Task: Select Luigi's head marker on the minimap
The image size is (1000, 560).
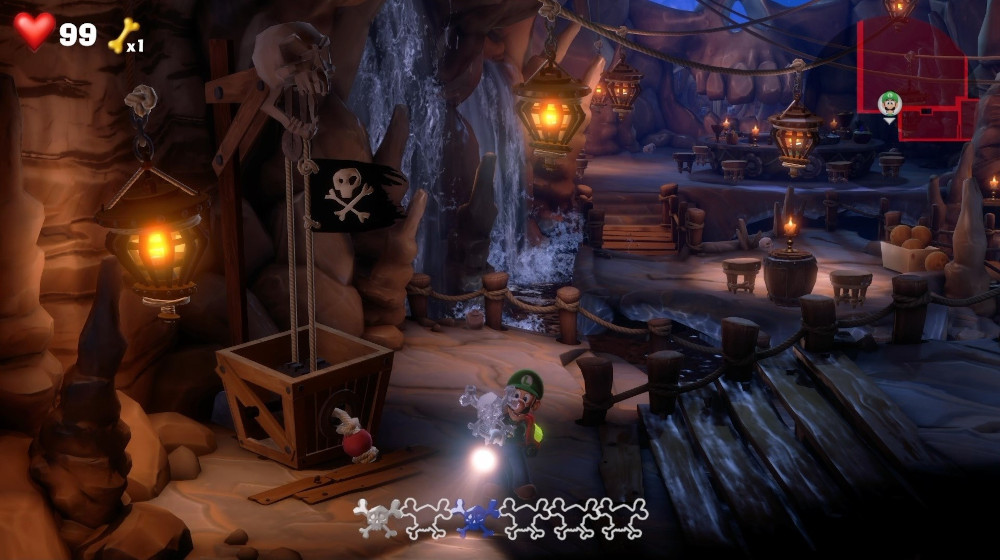Action: tap(889, 102)
